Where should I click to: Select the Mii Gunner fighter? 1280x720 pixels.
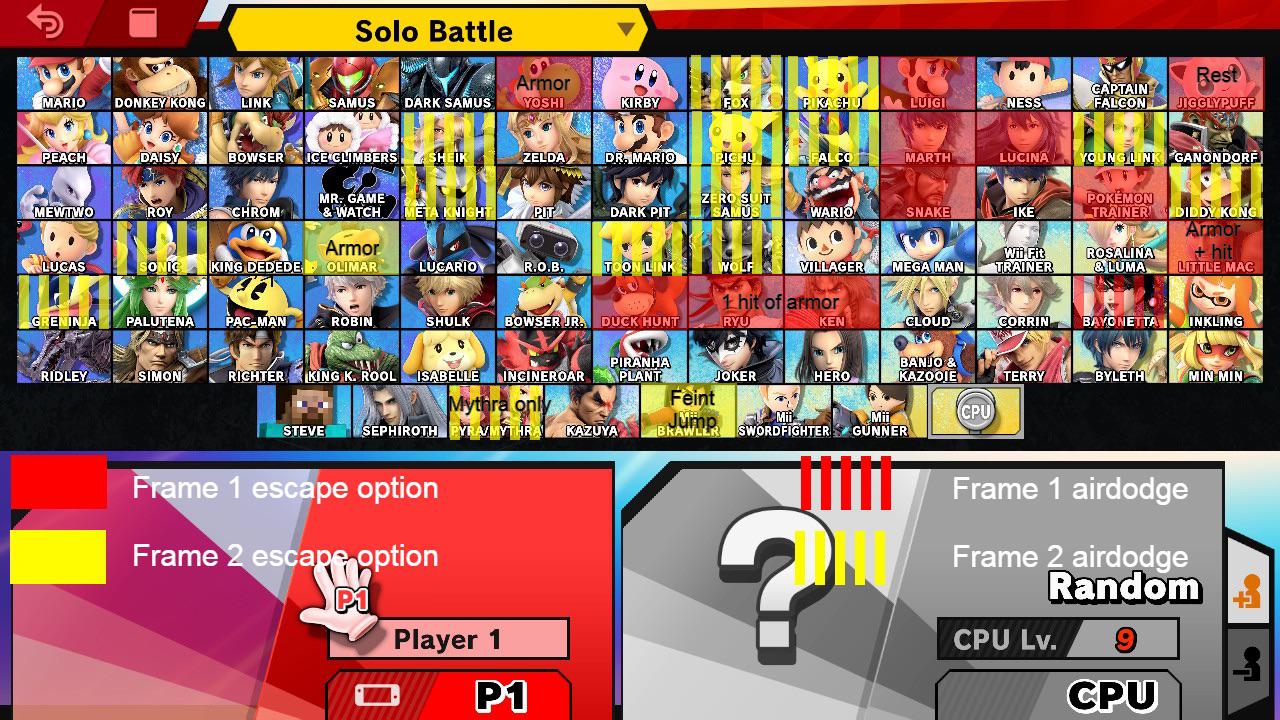879,410
